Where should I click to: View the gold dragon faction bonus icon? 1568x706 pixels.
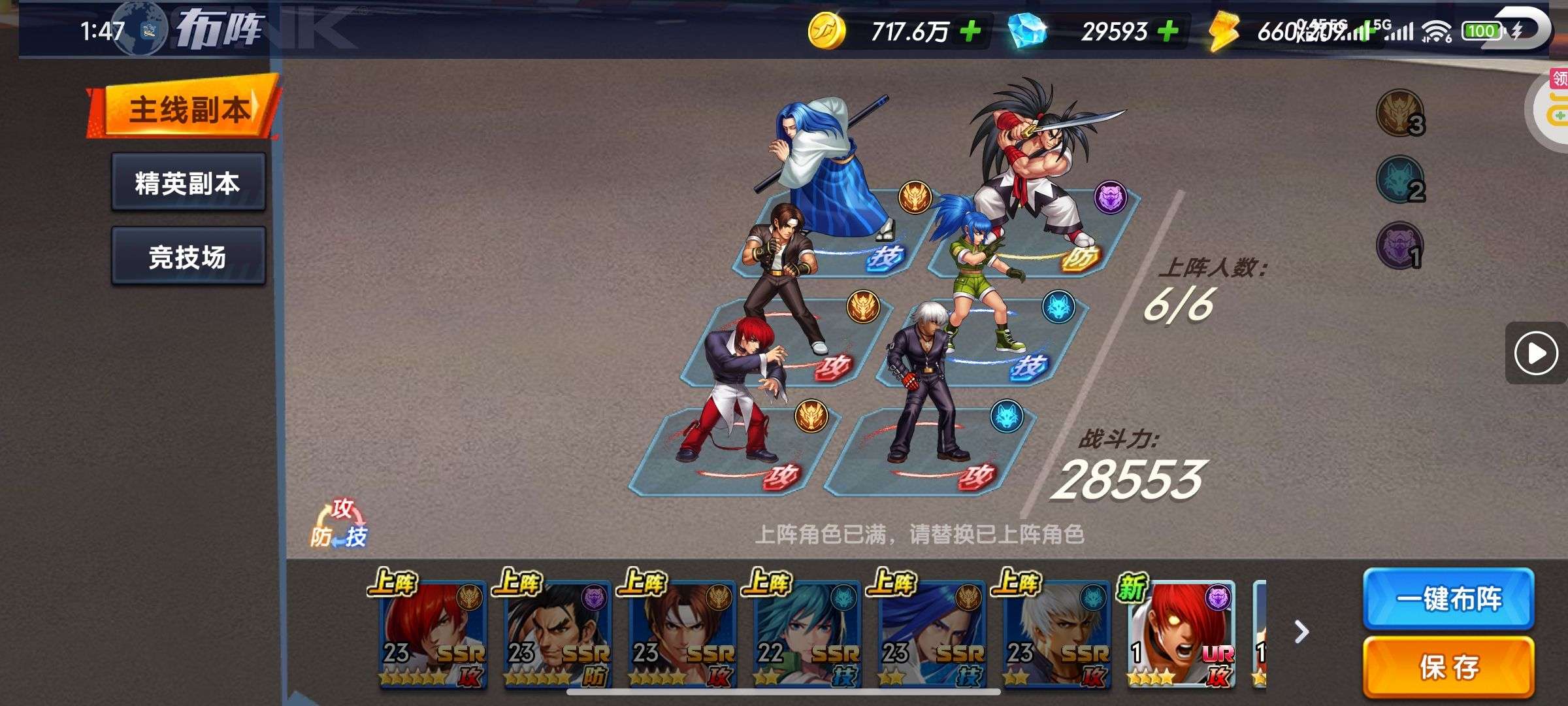(x=1399, y=112)
